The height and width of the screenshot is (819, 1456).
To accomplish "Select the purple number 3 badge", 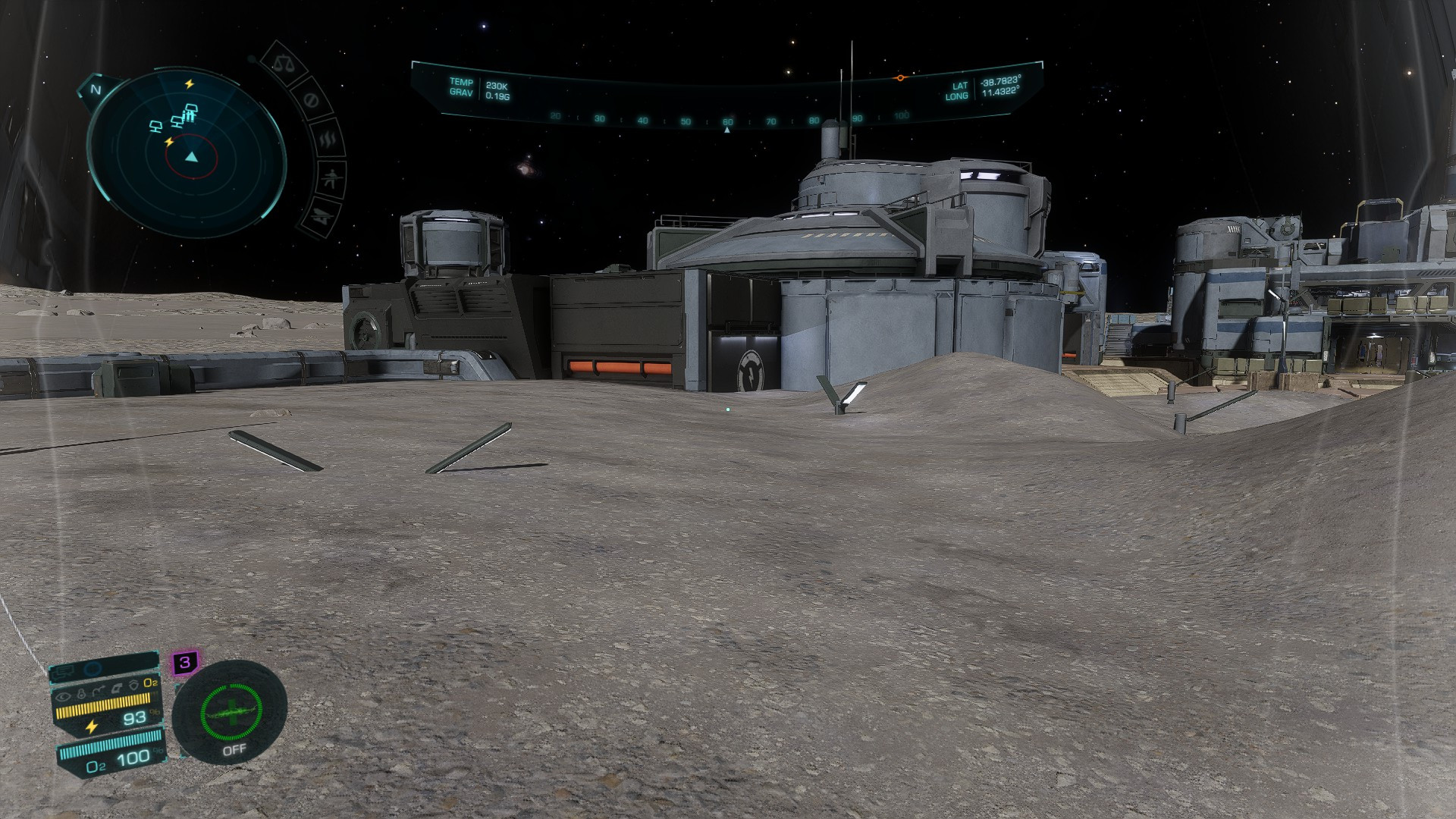I will tap(184, 663).
